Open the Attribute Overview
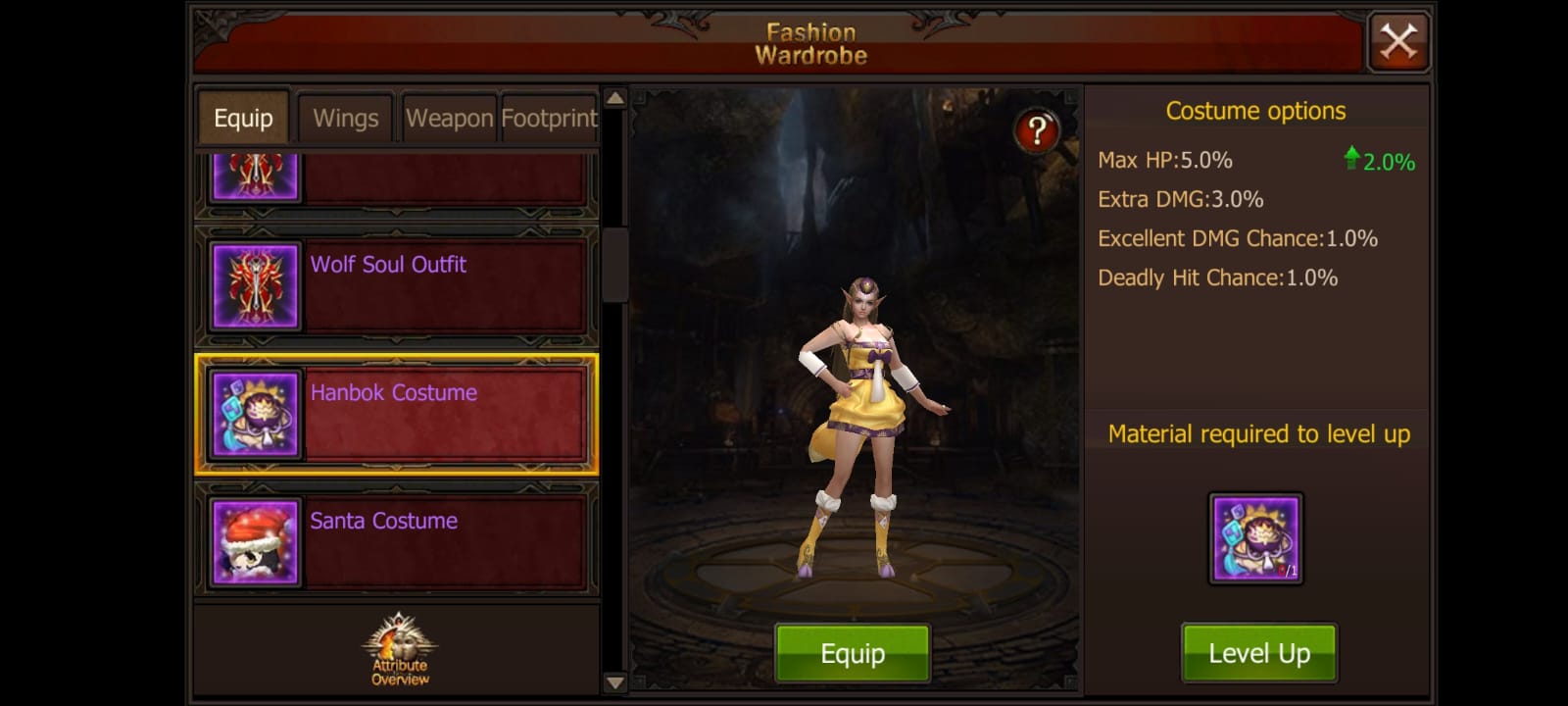1568x706 pixels. pos(400,649)
